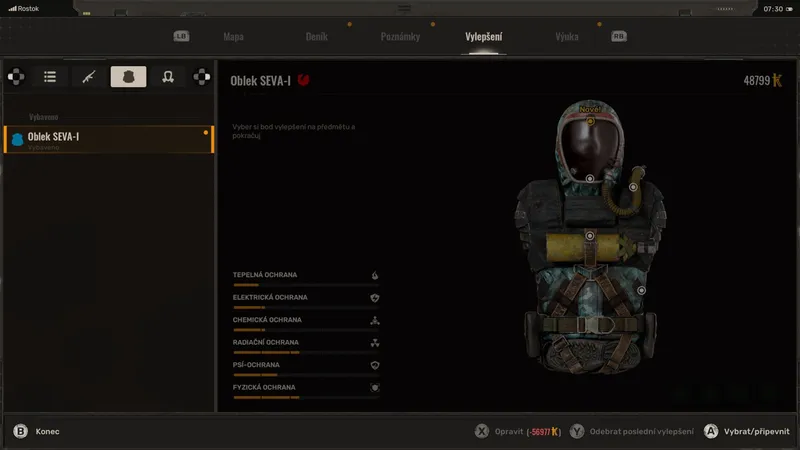Select the upgrade point on the breathing hose
This screenshot has height=450, width=800.
[634, 187]
